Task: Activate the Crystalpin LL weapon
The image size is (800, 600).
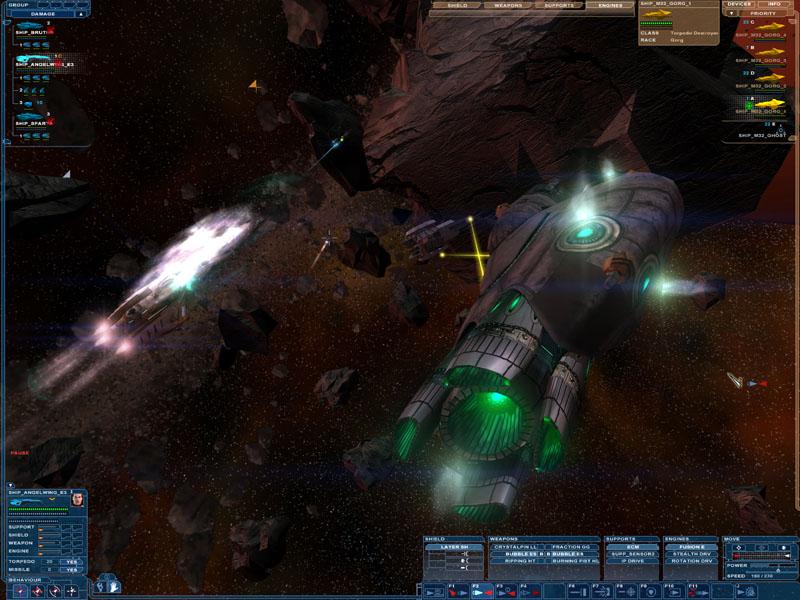Action: (516, 547)
